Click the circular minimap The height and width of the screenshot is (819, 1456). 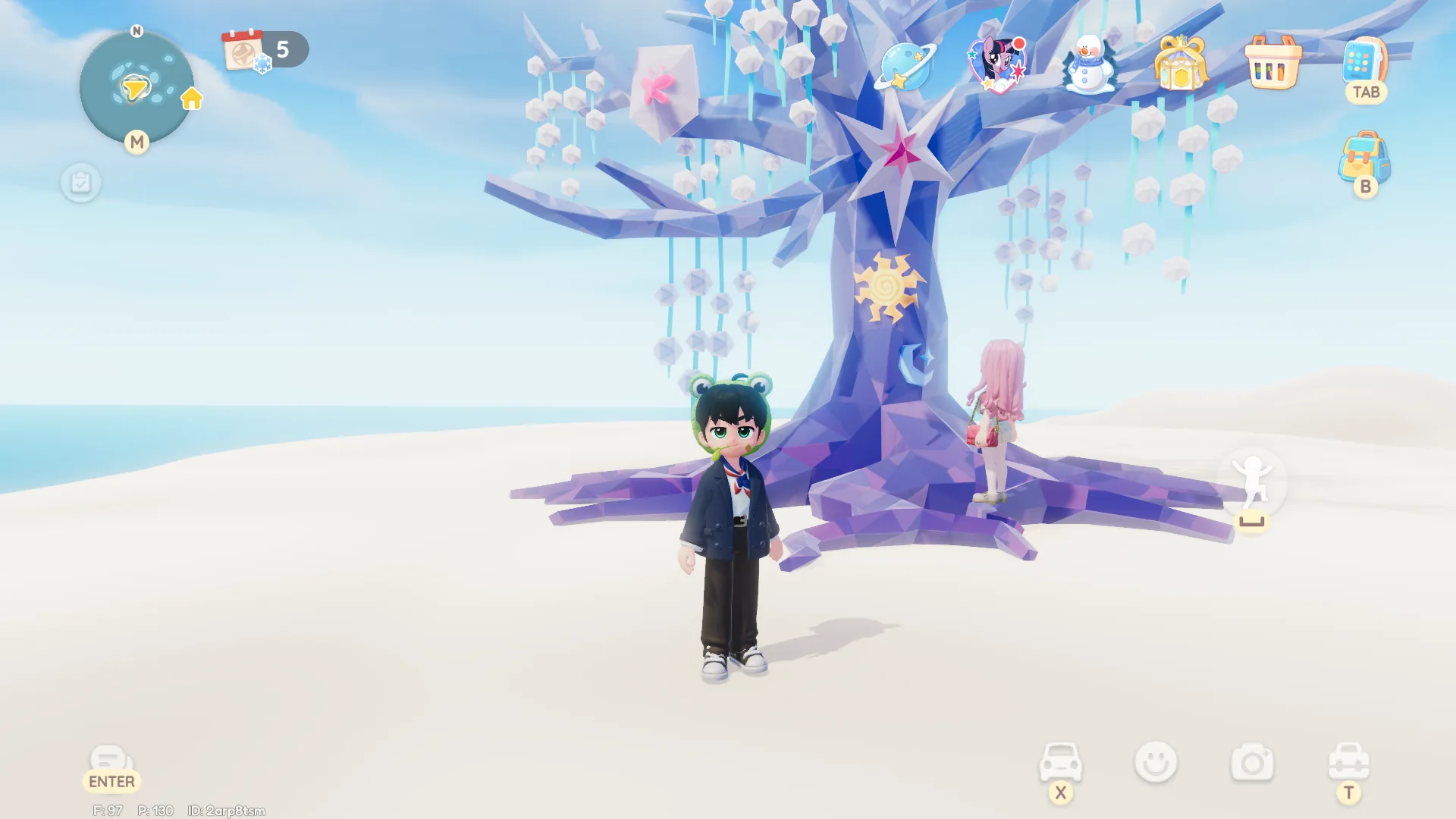click(135, 87)
